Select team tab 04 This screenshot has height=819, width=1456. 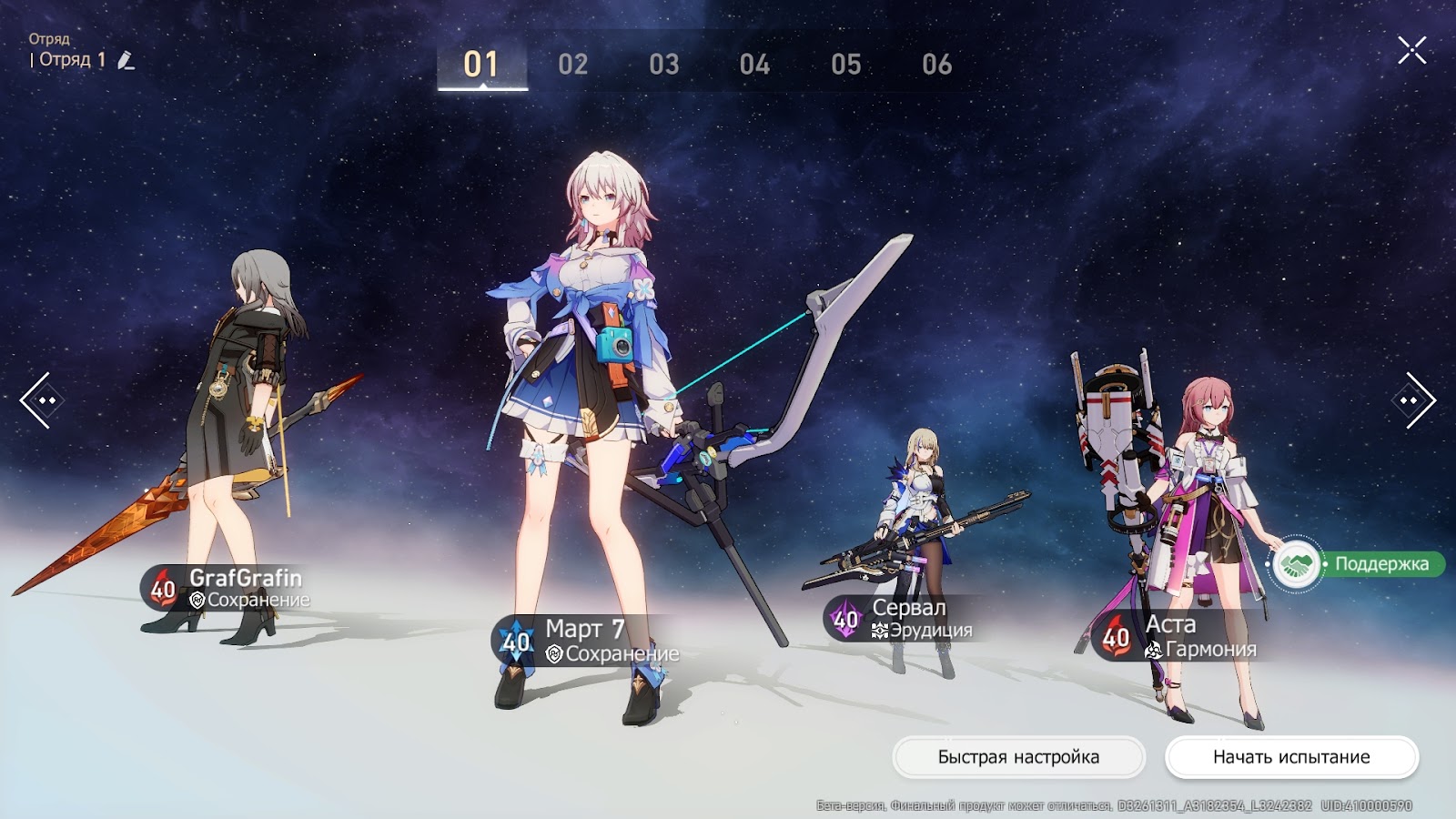[754, 64]
